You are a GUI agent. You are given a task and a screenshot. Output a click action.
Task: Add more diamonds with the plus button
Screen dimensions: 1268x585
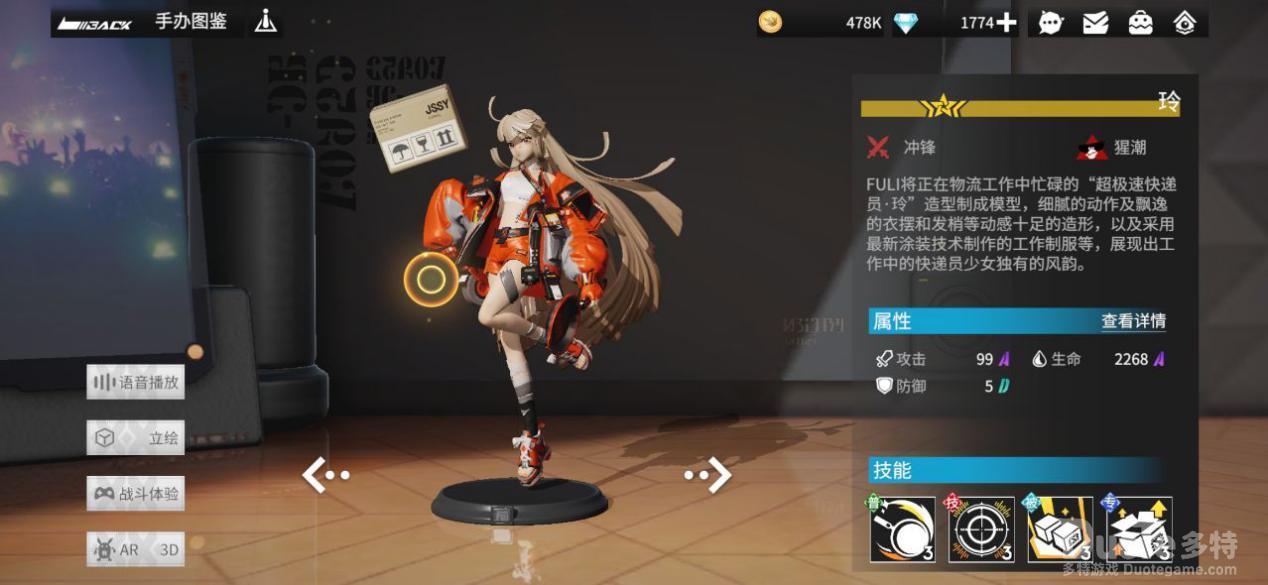click(1006, 22)
